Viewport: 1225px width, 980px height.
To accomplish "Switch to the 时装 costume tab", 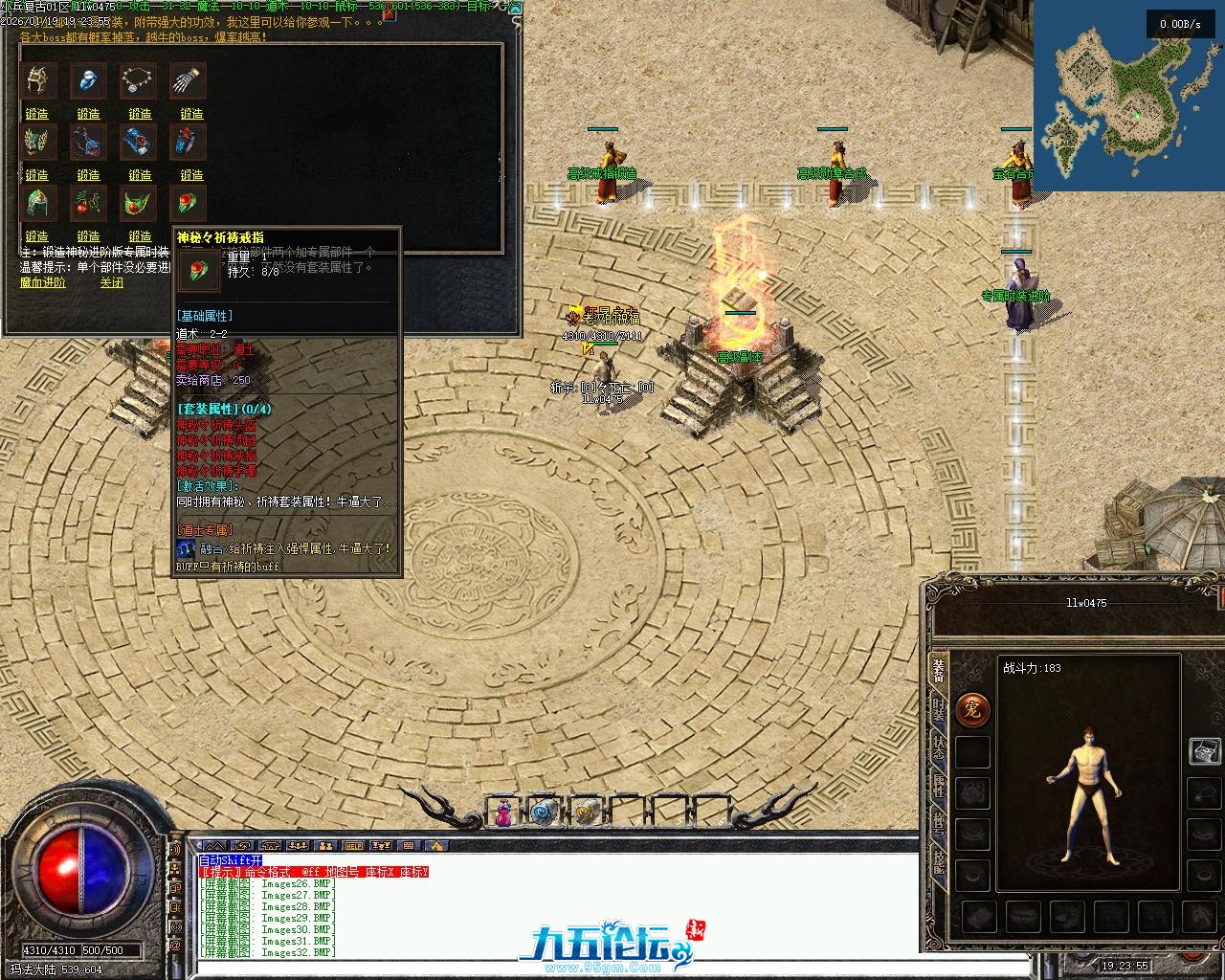I will (x=938, y=710).
